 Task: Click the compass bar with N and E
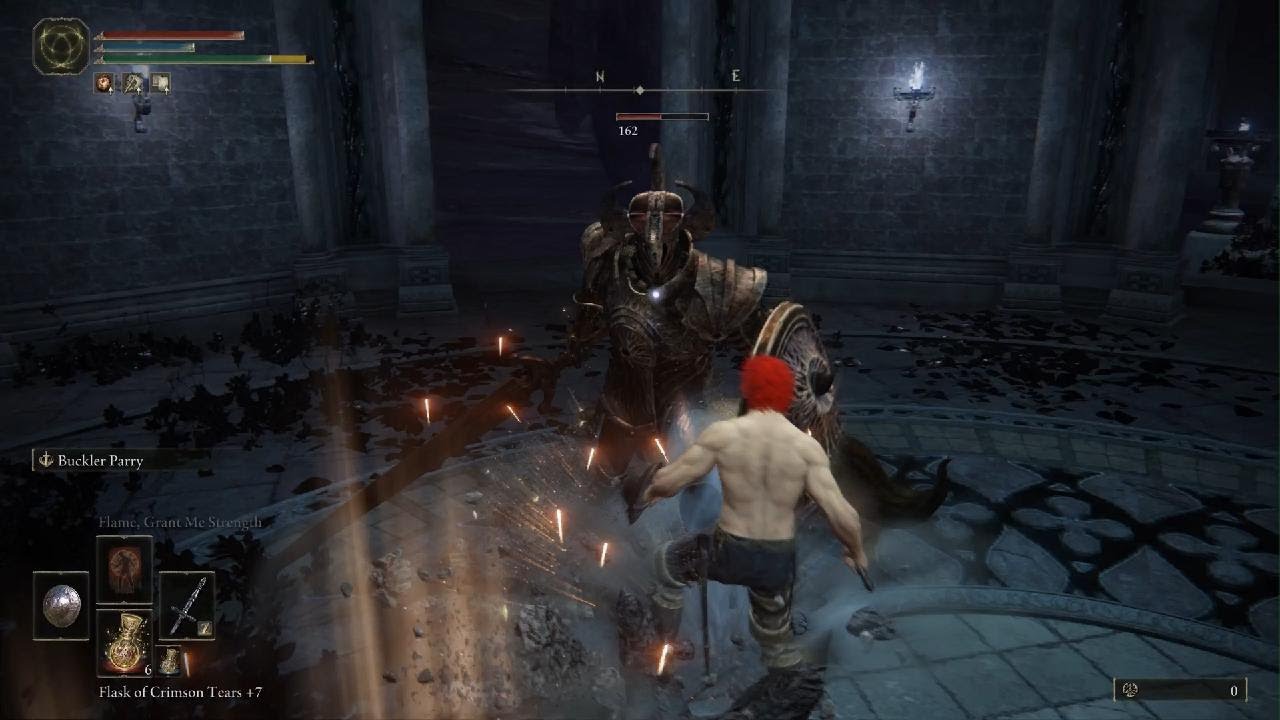point(640,89)
